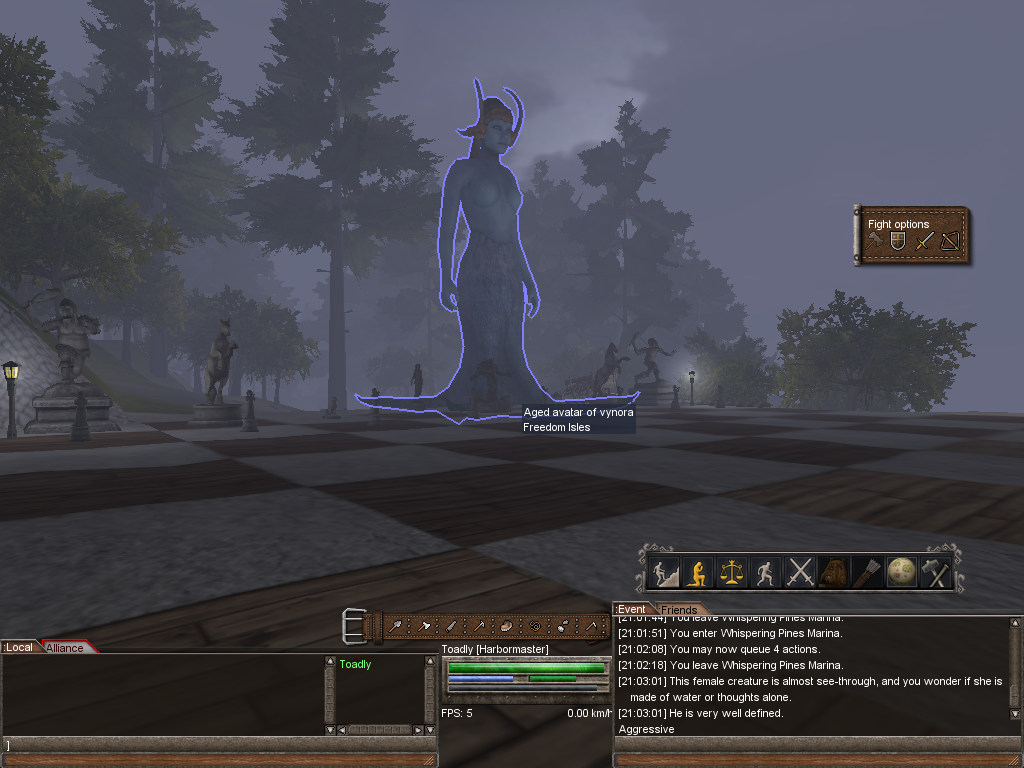Image resolution: width=1024 pixels, height=768 pixels.
Task: Select the hatchet on the tool belt
Action: (425, 627)
